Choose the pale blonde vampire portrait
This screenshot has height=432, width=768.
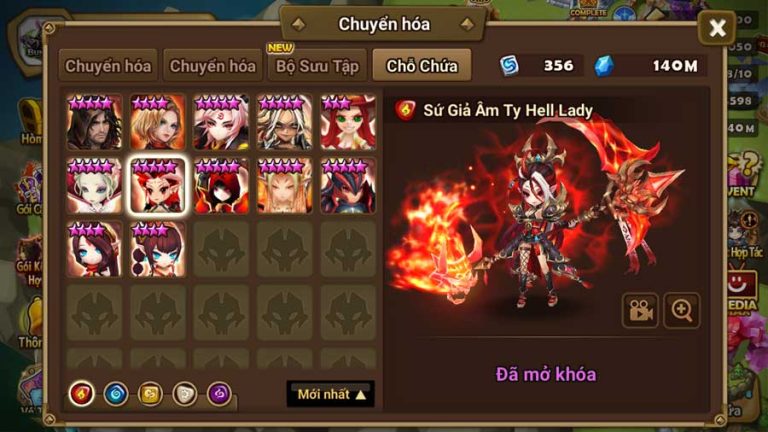click(x=95, y=186)
